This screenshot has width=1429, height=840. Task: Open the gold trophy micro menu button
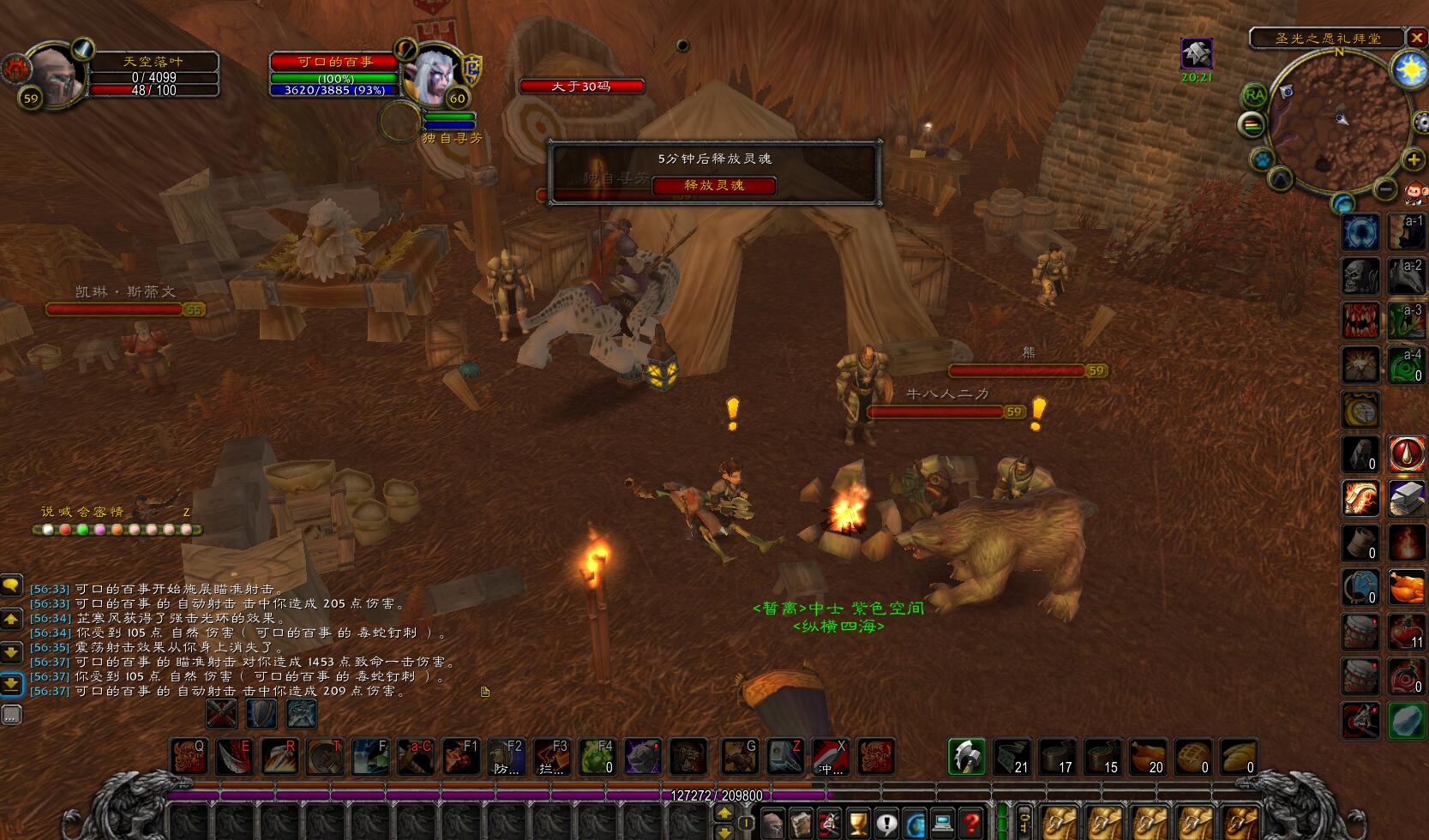coord(858,824)
